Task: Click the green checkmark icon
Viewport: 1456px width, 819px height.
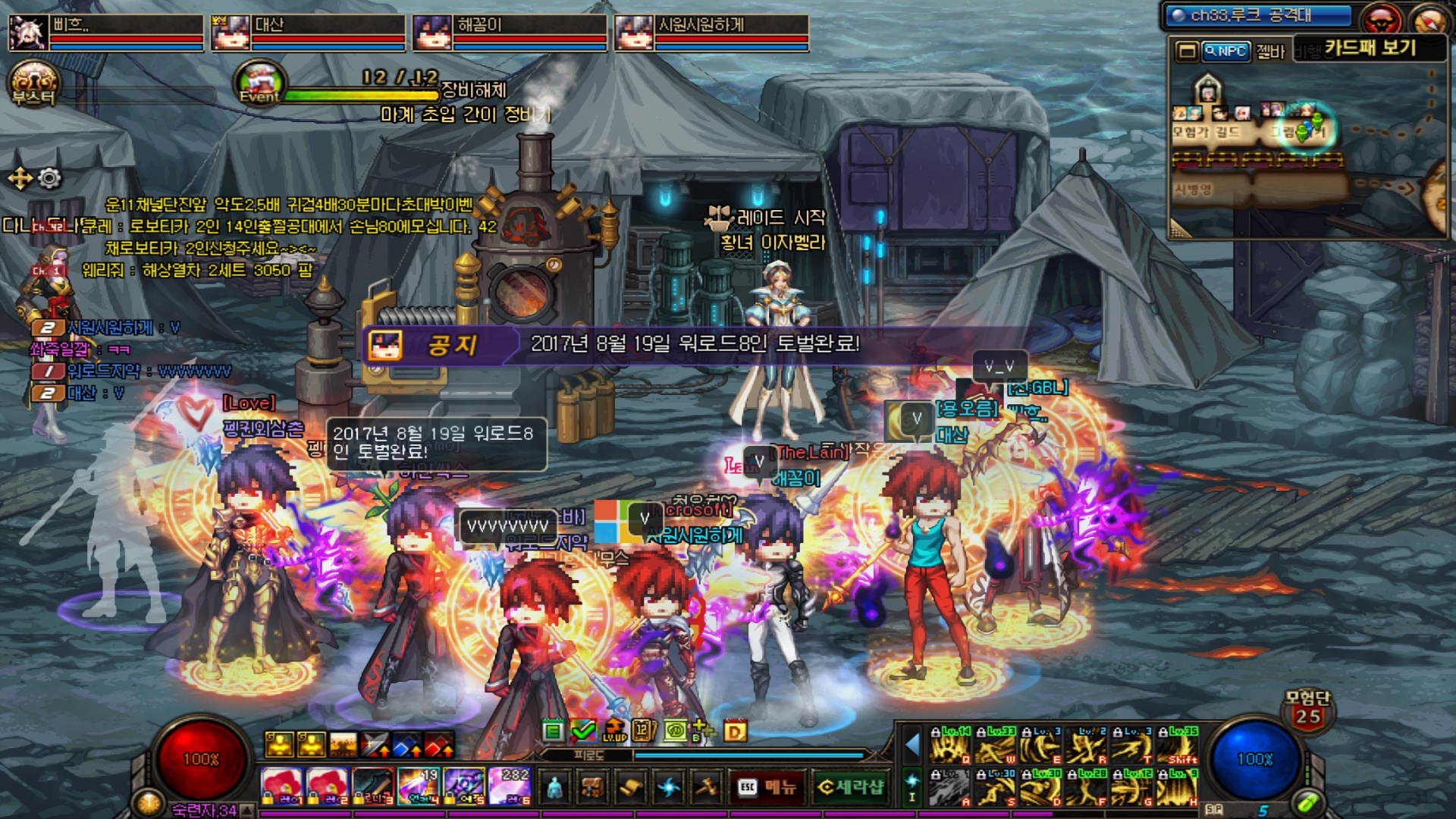Action: click(x=582, y=730)
